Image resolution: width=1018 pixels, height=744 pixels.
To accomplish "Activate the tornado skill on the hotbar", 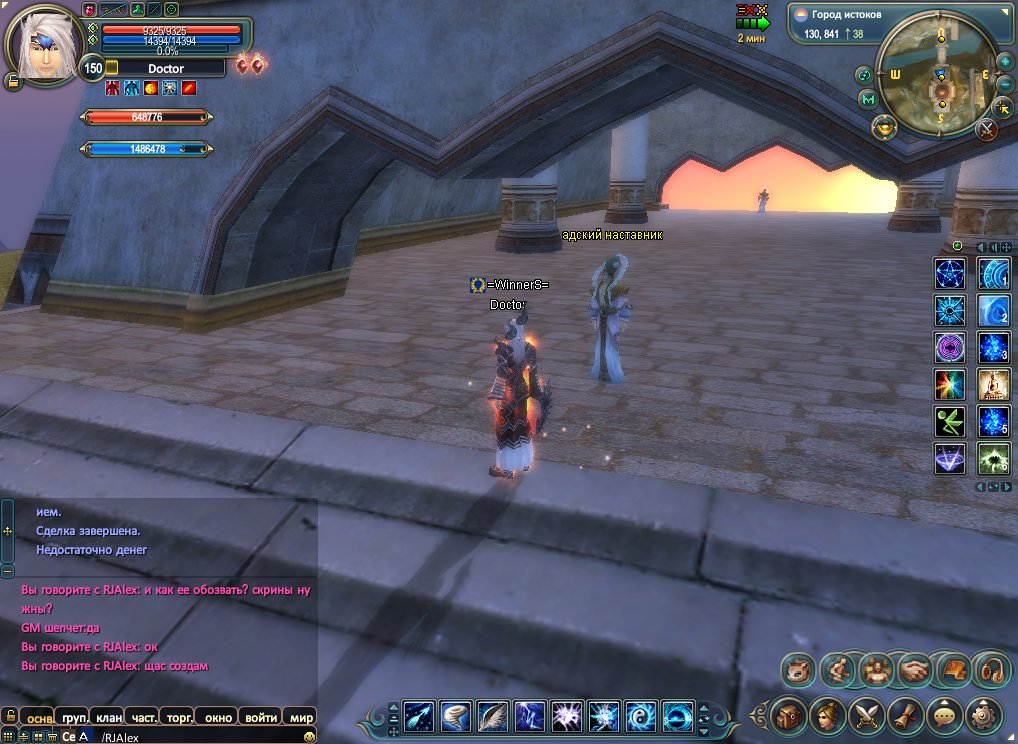I will pyautogui.click(x=455, y=715).
